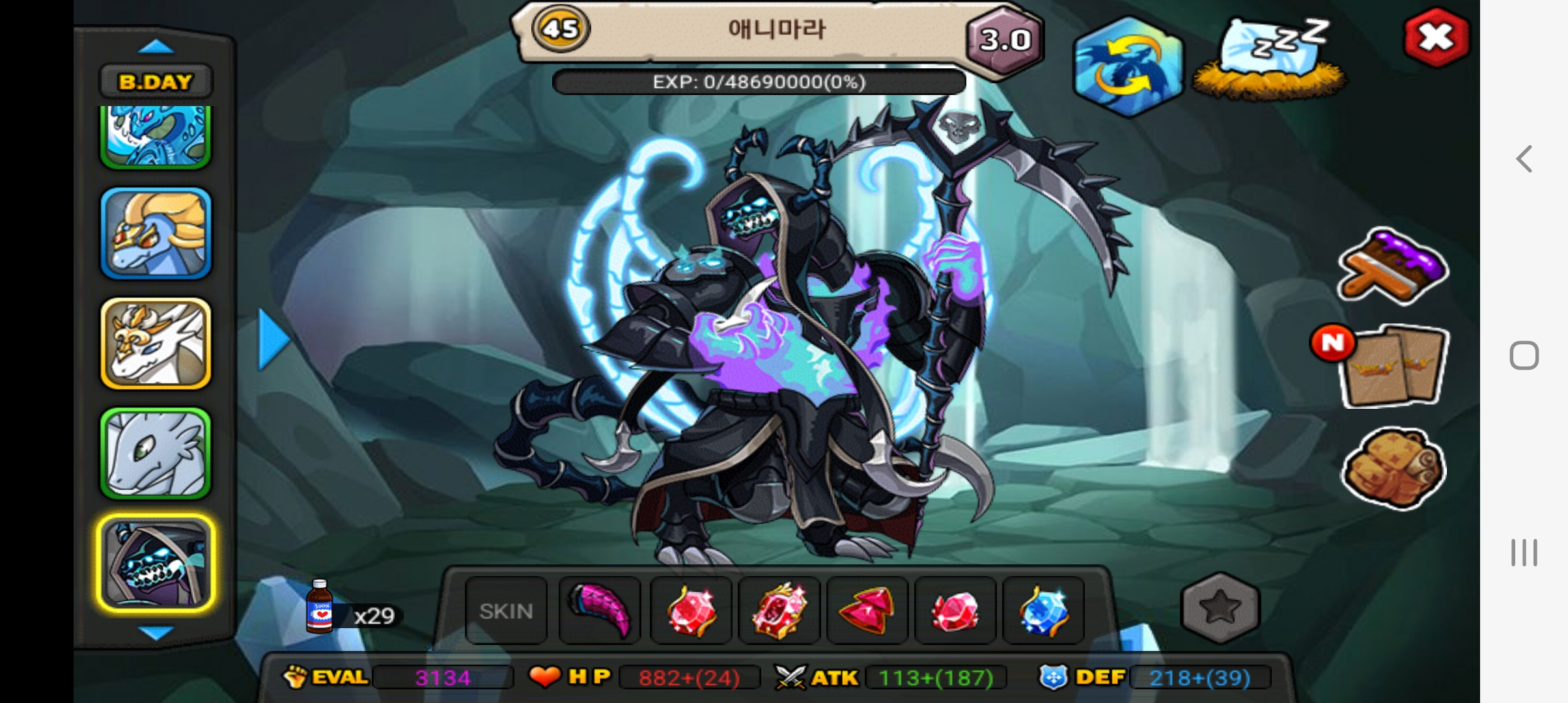Select the hooded reaper dragon portrait
This screenshot has height=703, width=1568.
pos(156,564)
